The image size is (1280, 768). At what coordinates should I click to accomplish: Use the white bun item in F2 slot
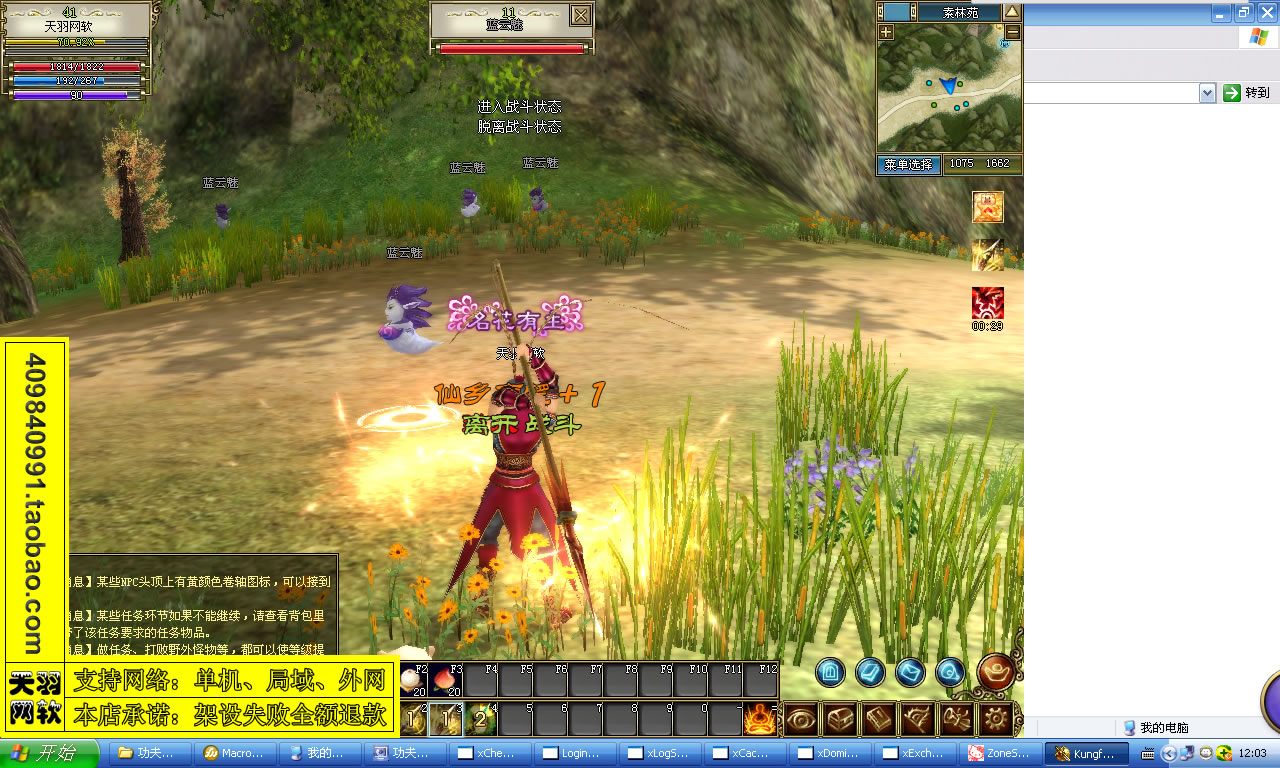[413, 681]
